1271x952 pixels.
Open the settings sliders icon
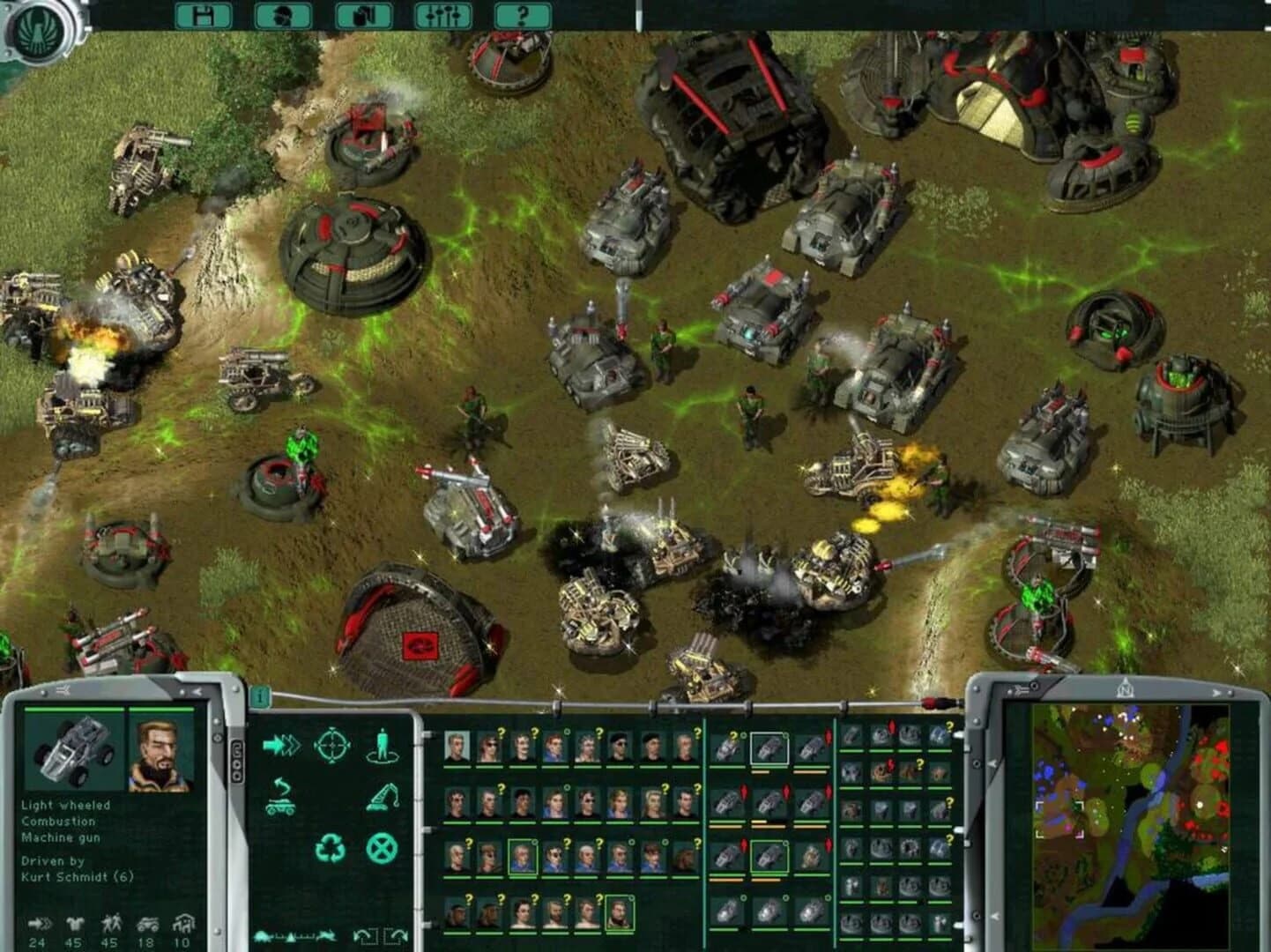[442, 14]
